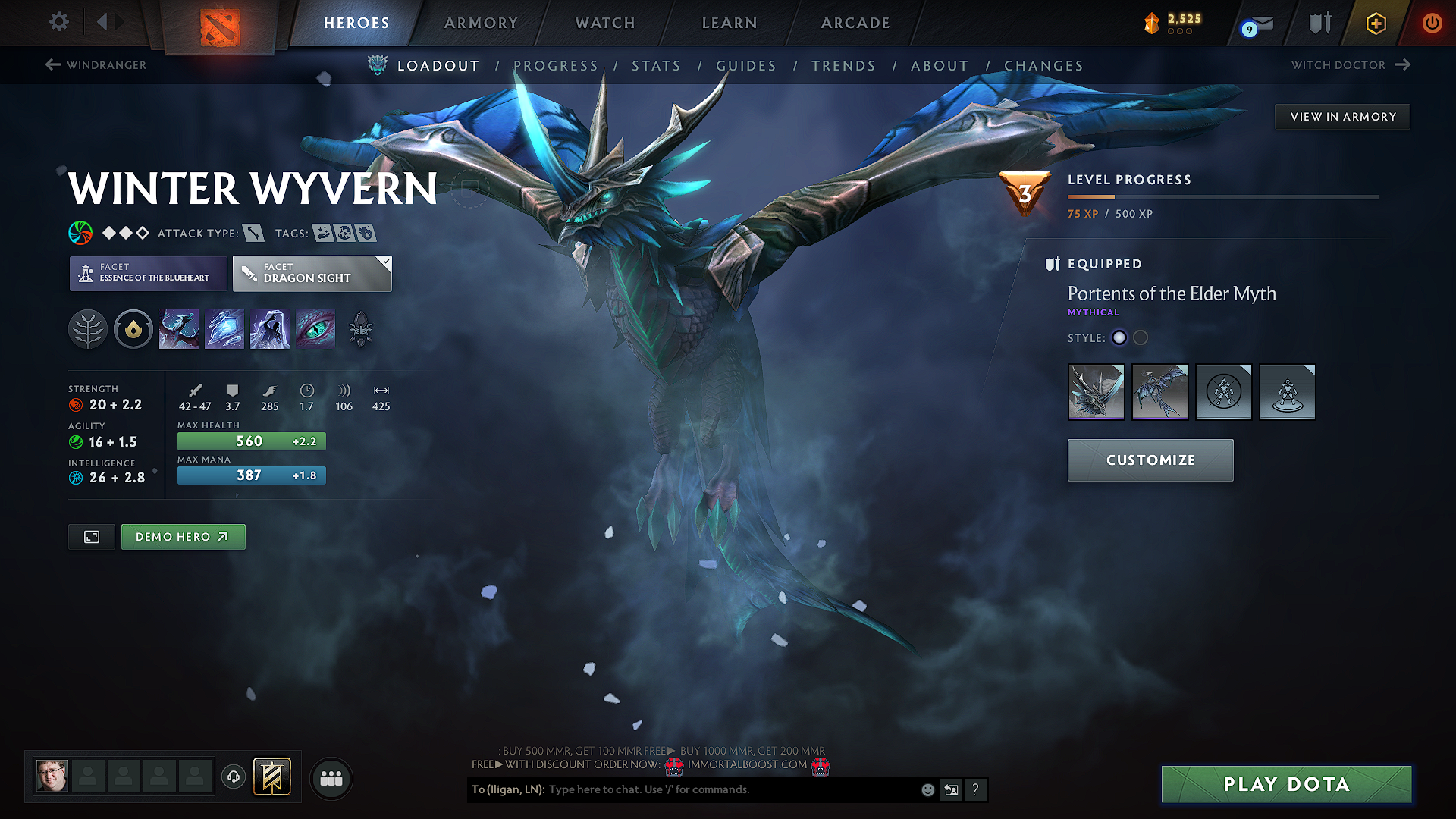Screen dimensions: 1456x819
Task: Click the voice chat headset icon
Action: [233, 778]
